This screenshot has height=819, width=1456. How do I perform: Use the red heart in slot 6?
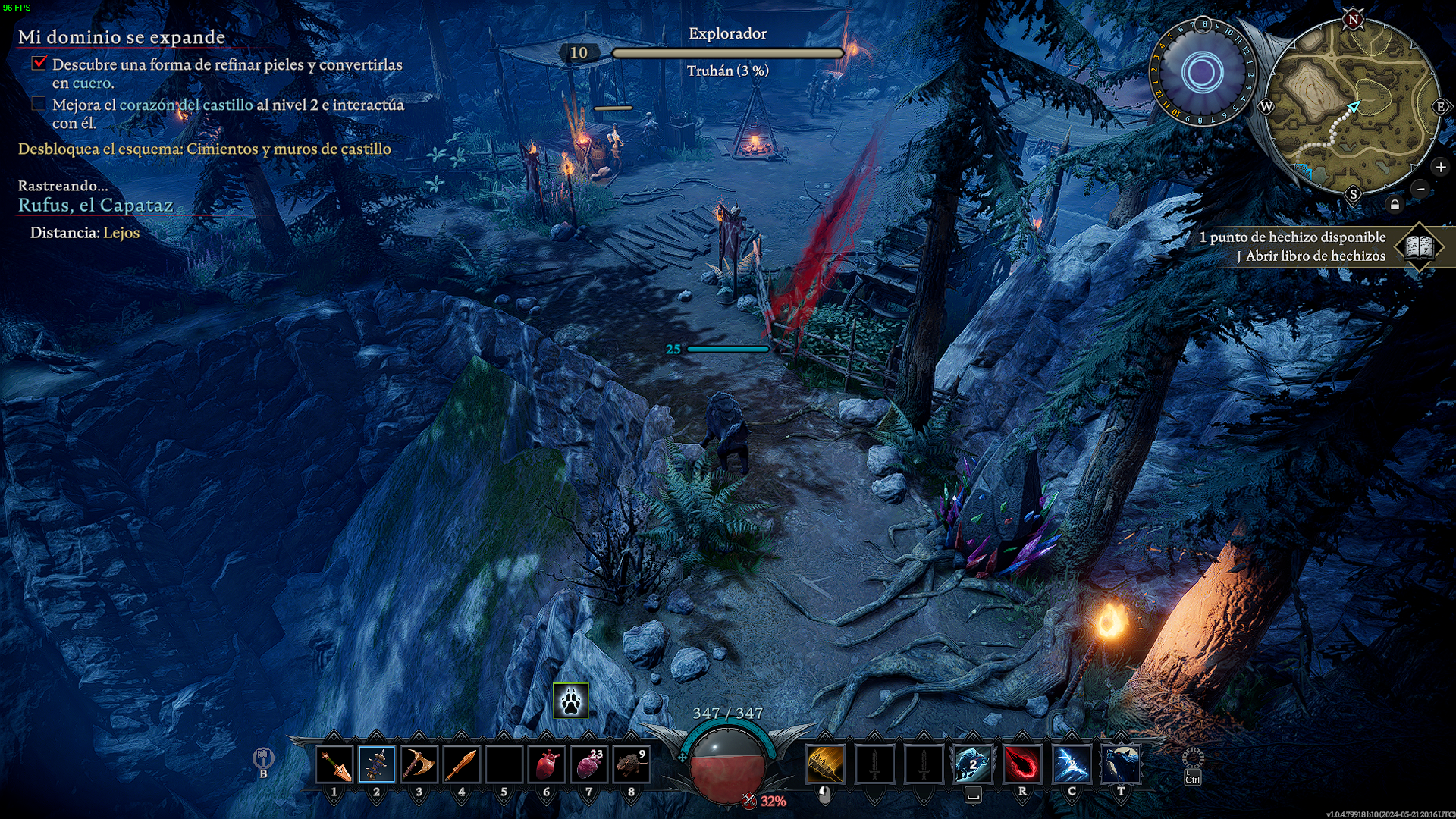tap(547, 764)
